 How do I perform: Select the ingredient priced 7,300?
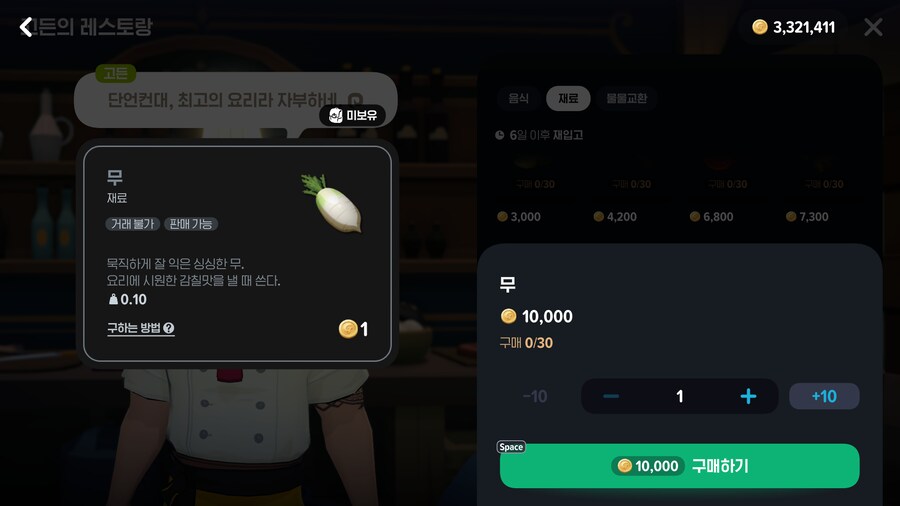coord(808,190)
